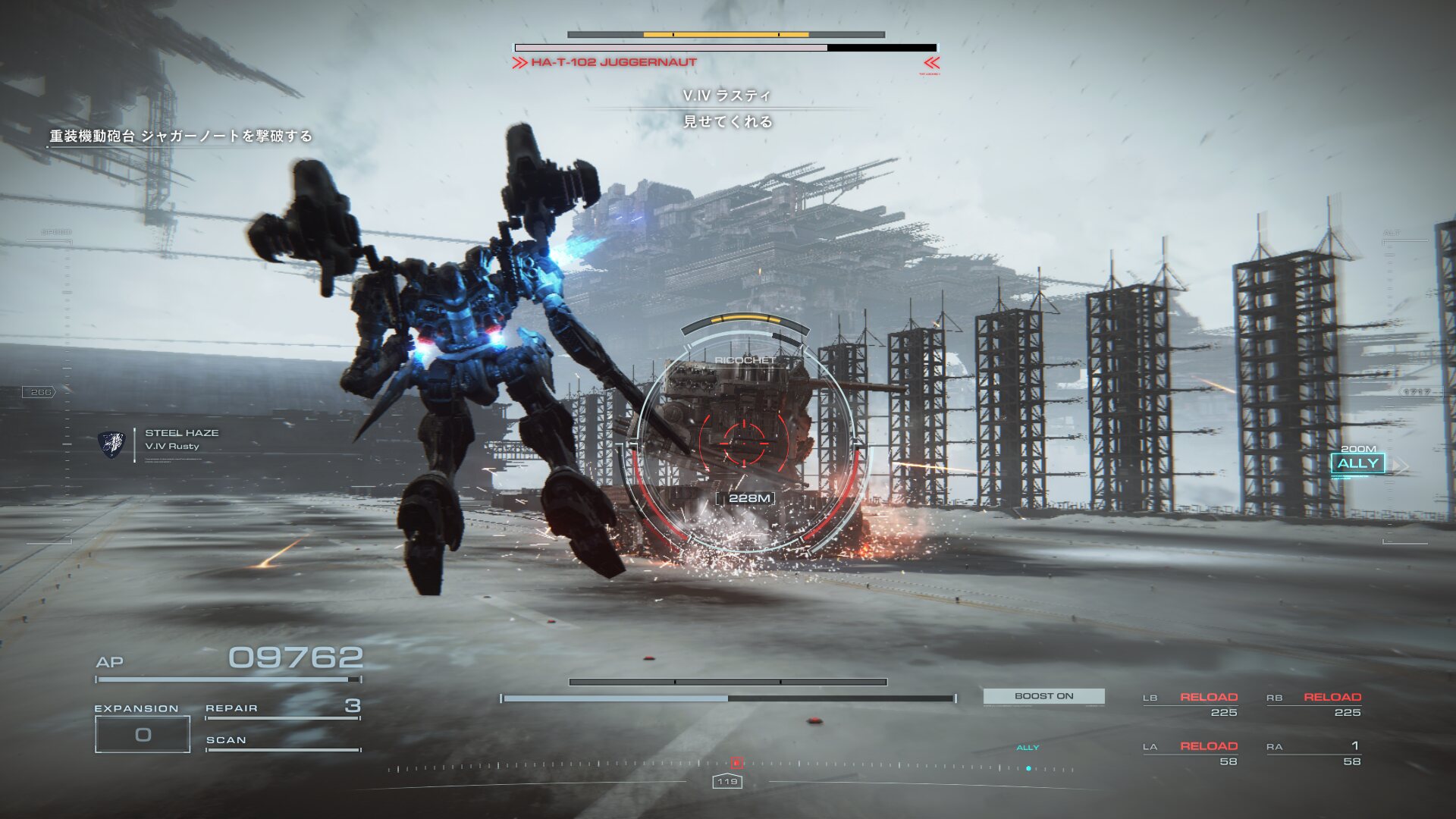Click the Steel Haze ally emblem icon
This screenshot has width=1456, height=819.
point(111,444)
